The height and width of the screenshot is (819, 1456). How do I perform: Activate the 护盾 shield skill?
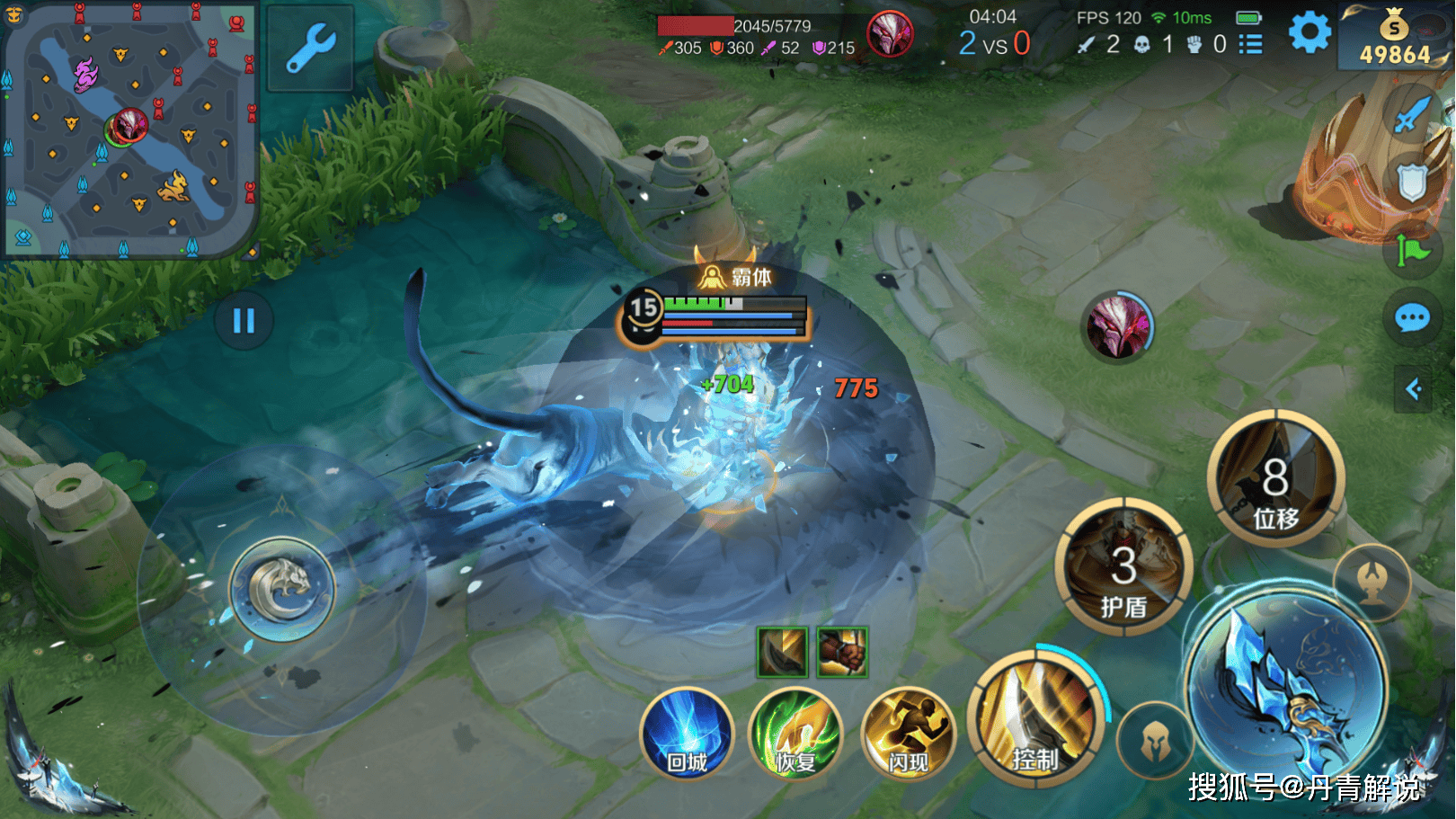tap(1123, 567)
